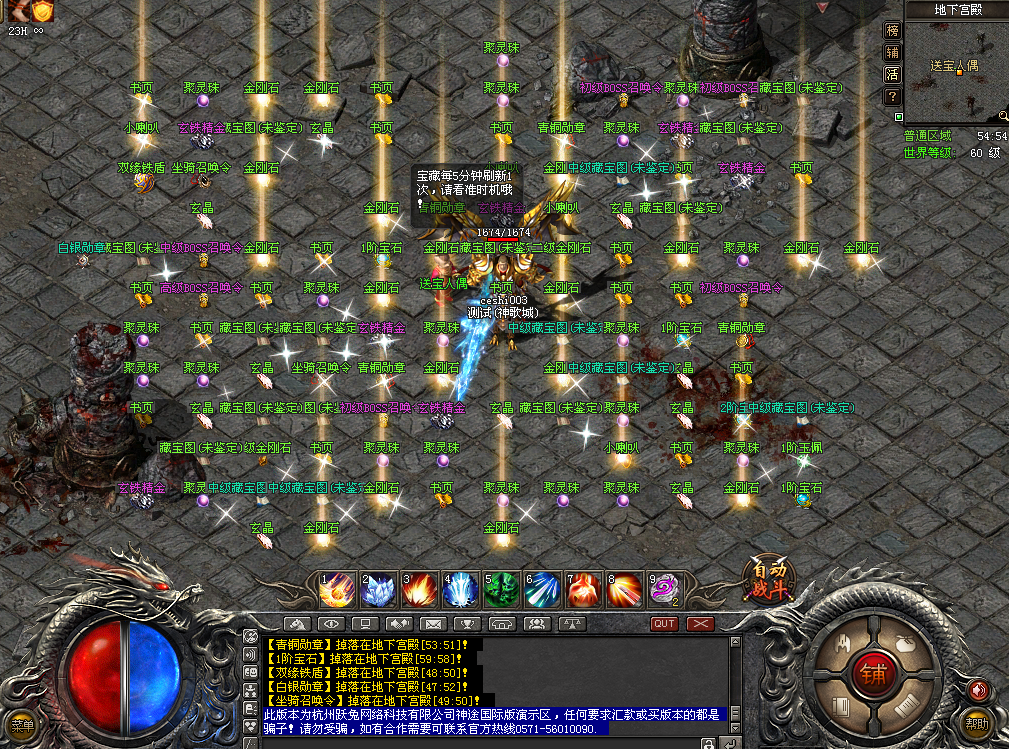Screen dimensions: 1009x749
Task: Open the 辅 assist button beside the minimap
Action: point(892,52)
